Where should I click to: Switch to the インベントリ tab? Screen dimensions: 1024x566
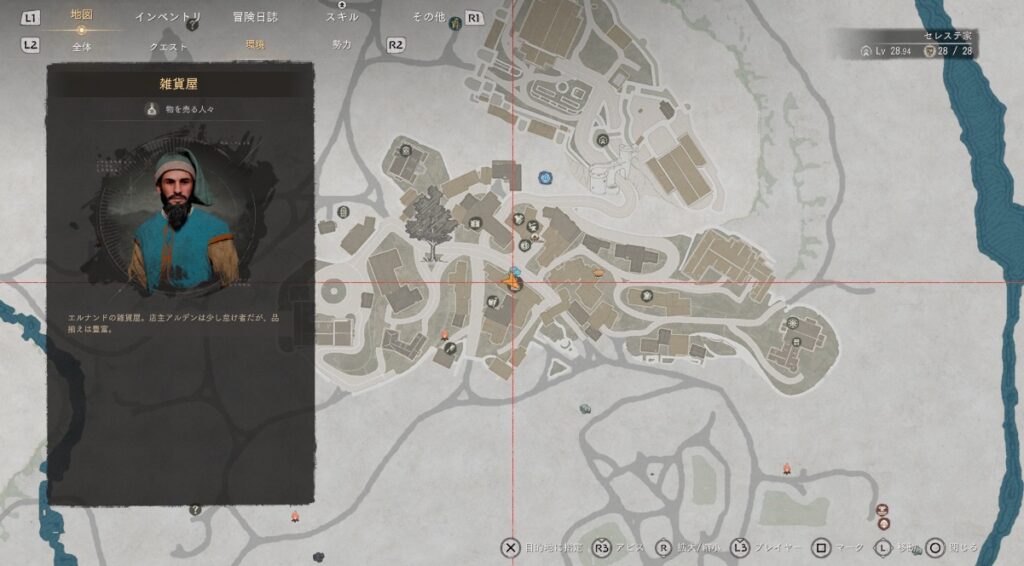168,17
